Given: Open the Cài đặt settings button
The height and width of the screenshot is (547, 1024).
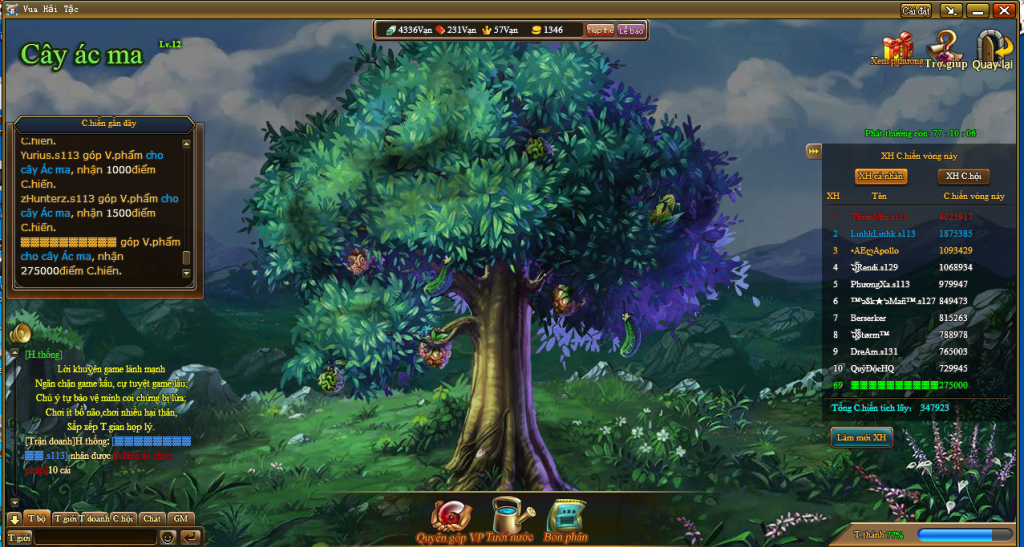Looking at the screenshot, I should 916,10.
